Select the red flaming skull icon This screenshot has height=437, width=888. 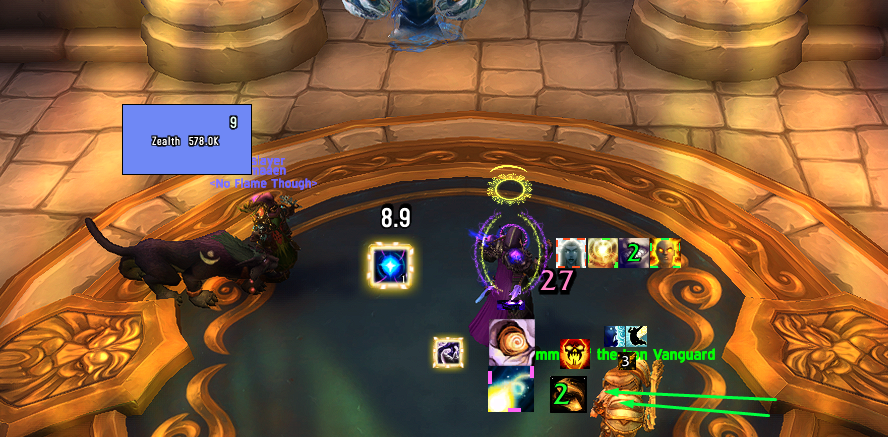click(574, 353)
